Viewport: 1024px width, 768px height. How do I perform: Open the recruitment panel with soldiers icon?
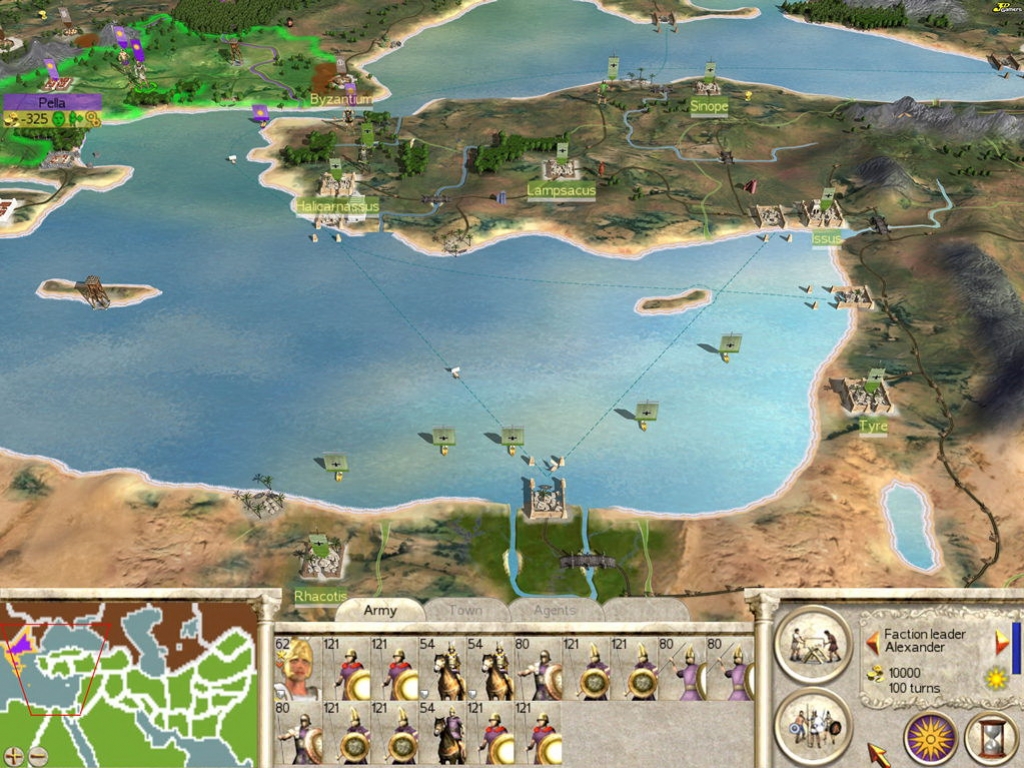812,724
